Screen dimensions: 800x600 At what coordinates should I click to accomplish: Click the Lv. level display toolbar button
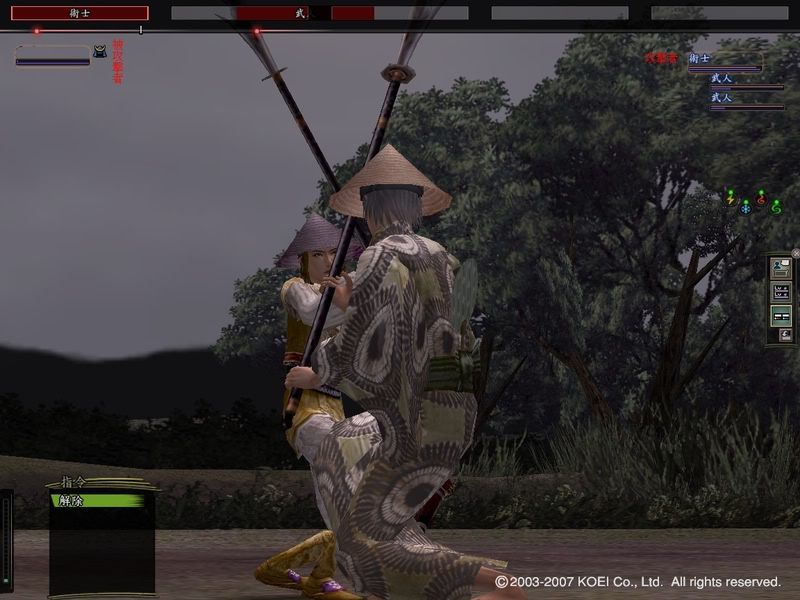(x=781, y=292)
